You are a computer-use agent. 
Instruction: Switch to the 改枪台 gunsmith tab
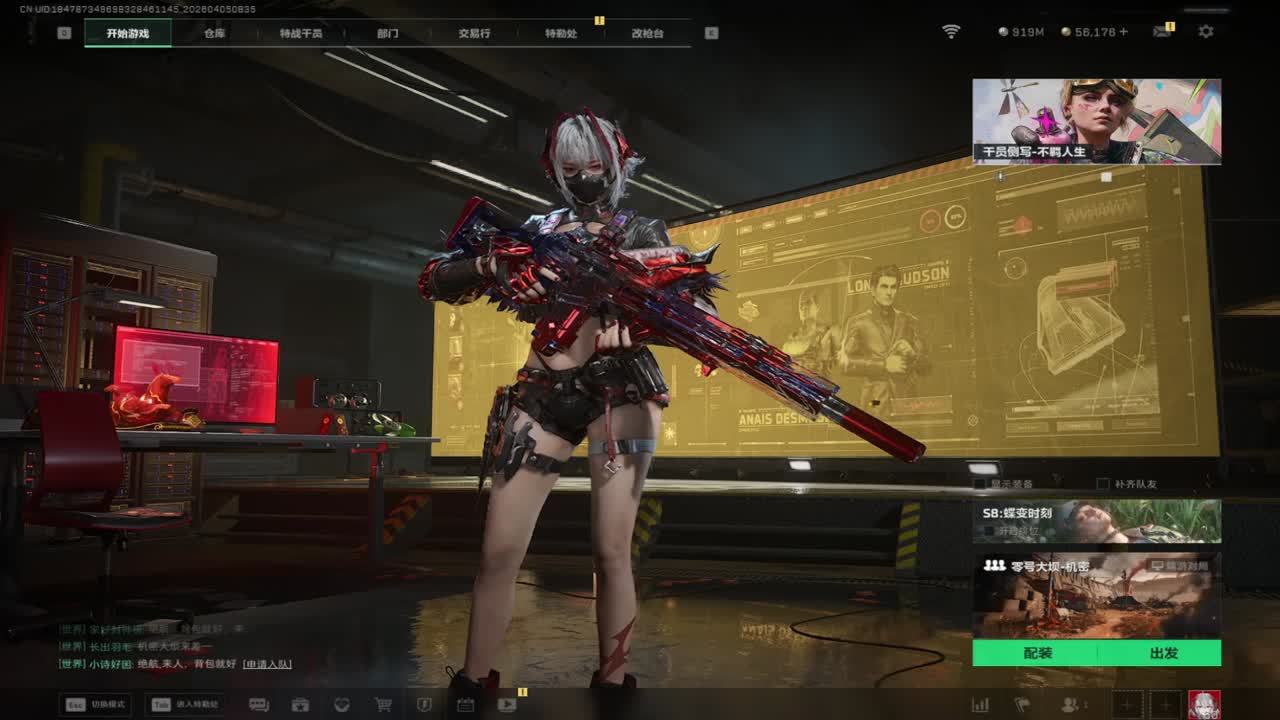(x=647, y=33)
